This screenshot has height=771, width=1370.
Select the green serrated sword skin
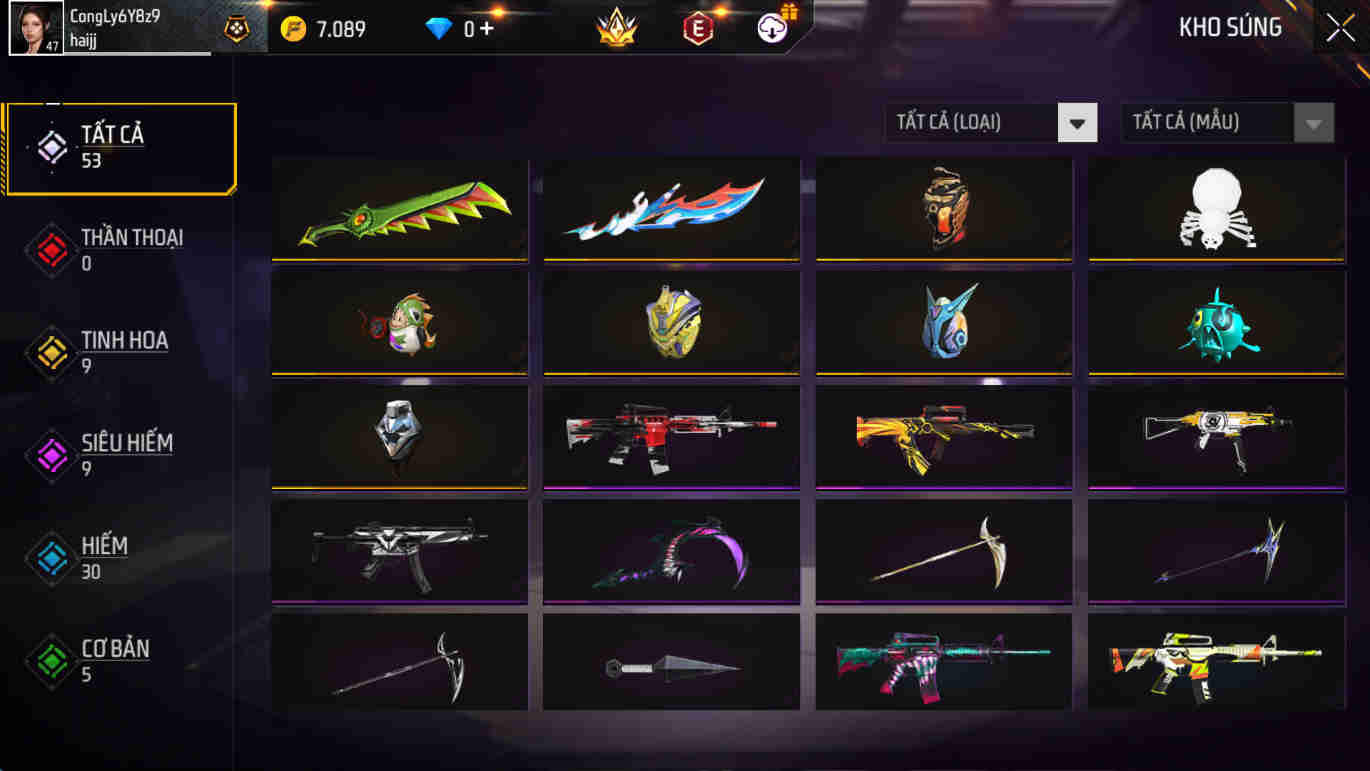[x=399, y=209]
